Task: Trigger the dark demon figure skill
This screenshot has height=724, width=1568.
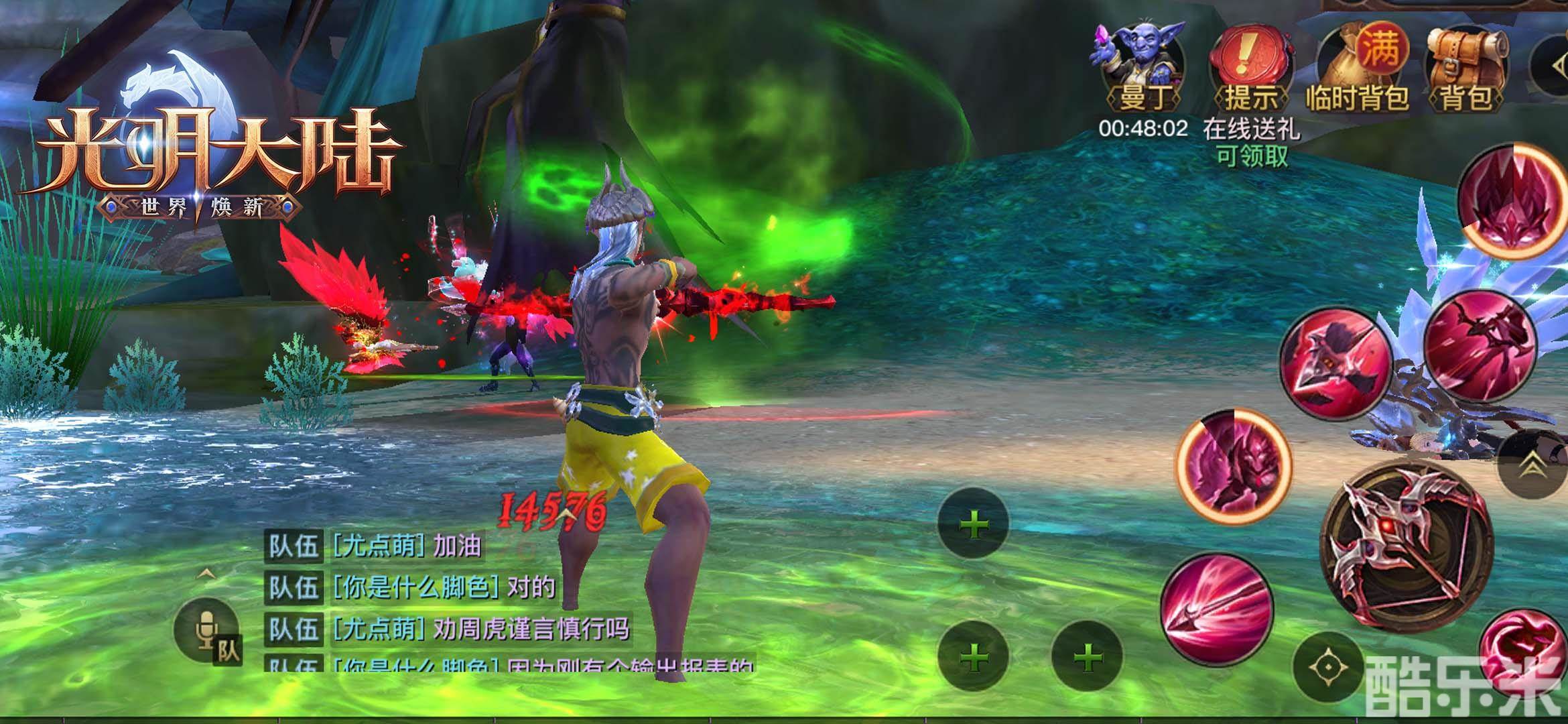Action: click(x=1233, y=466)
